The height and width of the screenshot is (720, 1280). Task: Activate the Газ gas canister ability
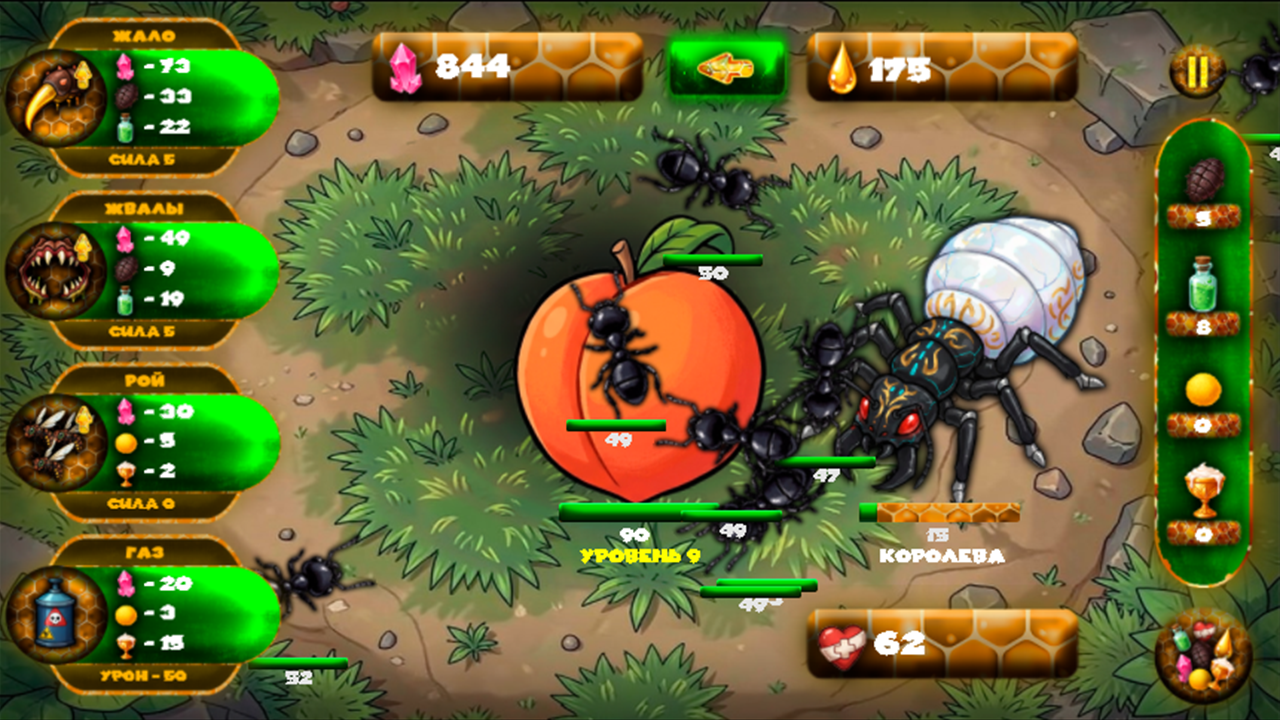click(55, 614)
